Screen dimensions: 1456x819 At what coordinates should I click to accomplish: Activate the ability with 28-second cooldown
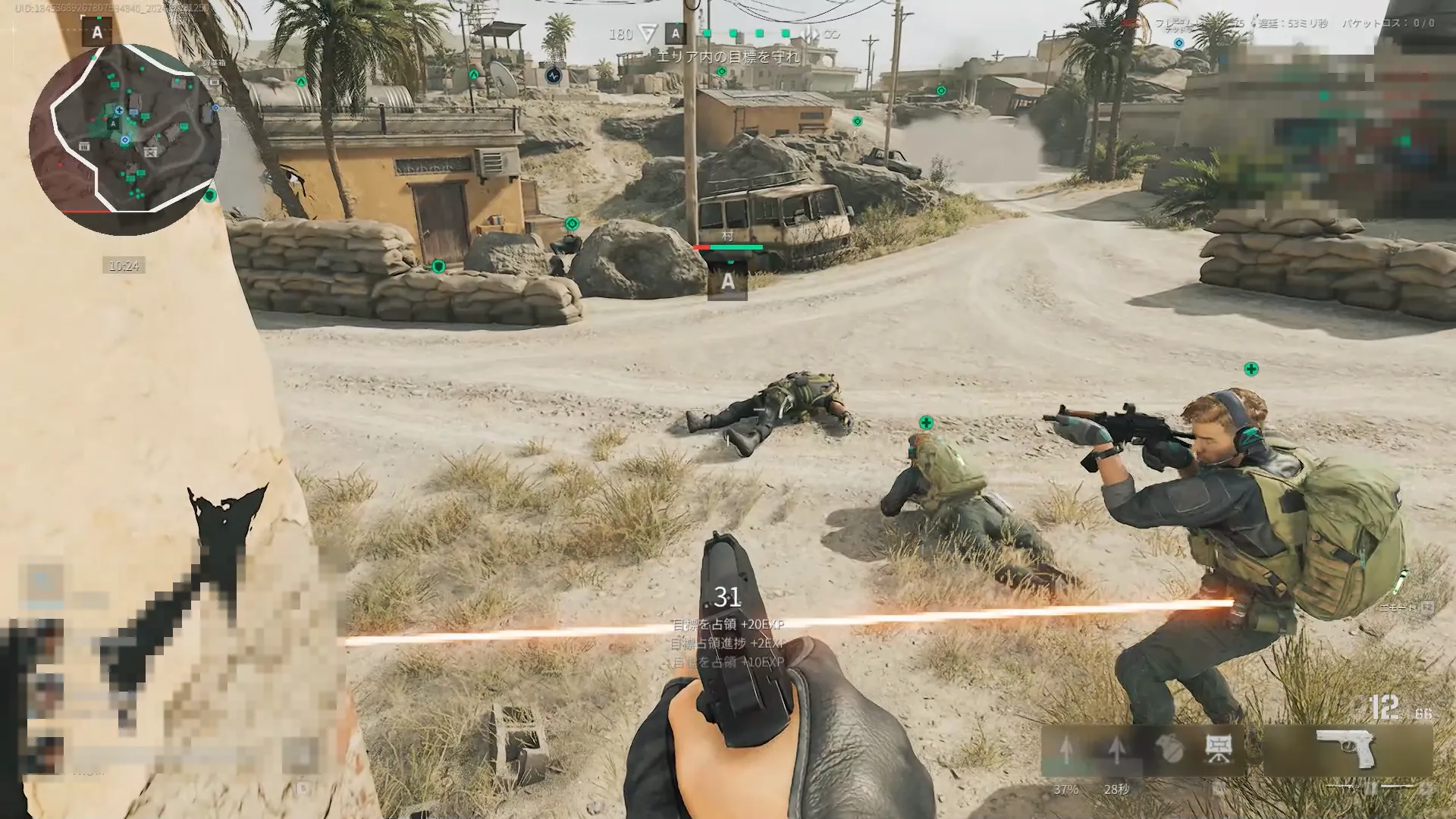pyautogui.click(x=1116, y=751)
